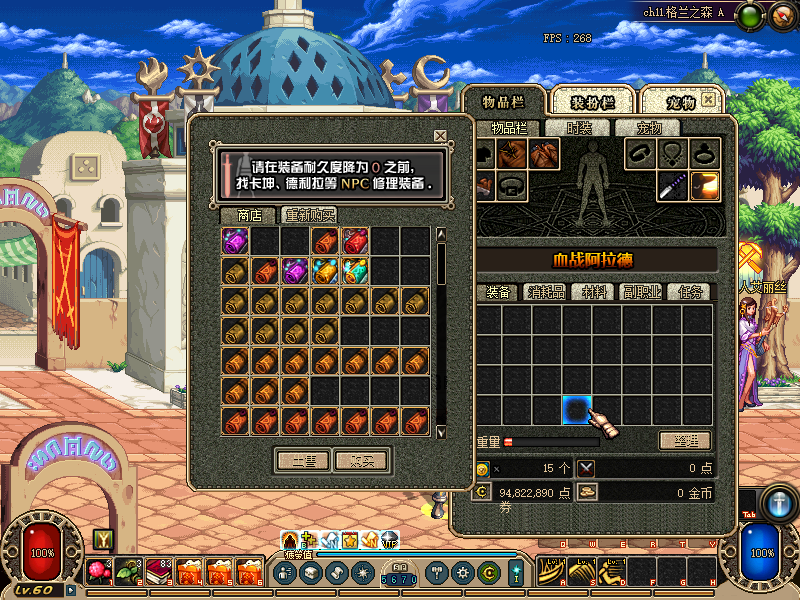Select the equipped purple-hilted sword weapon slot
Image resolution: width=800 pixels, height=600 pixels.
click(x=672, y=185)
